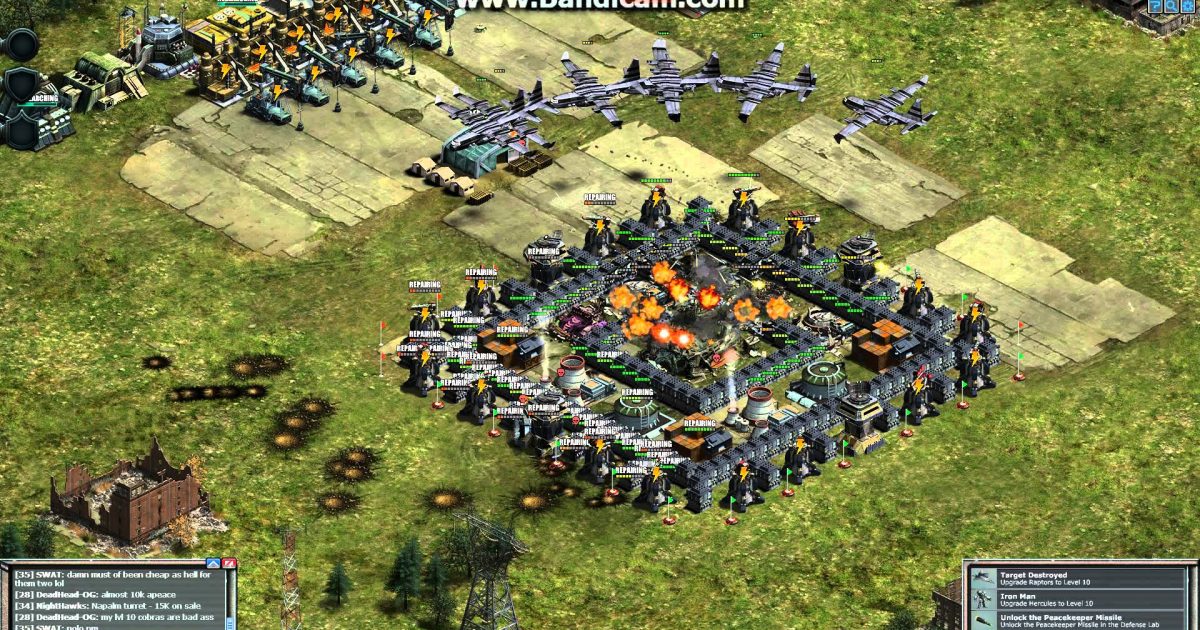Viewport: 1200px width, 630px height.
Task: Expand the chat window with blue arrow
Action: (x=212, y=564)
